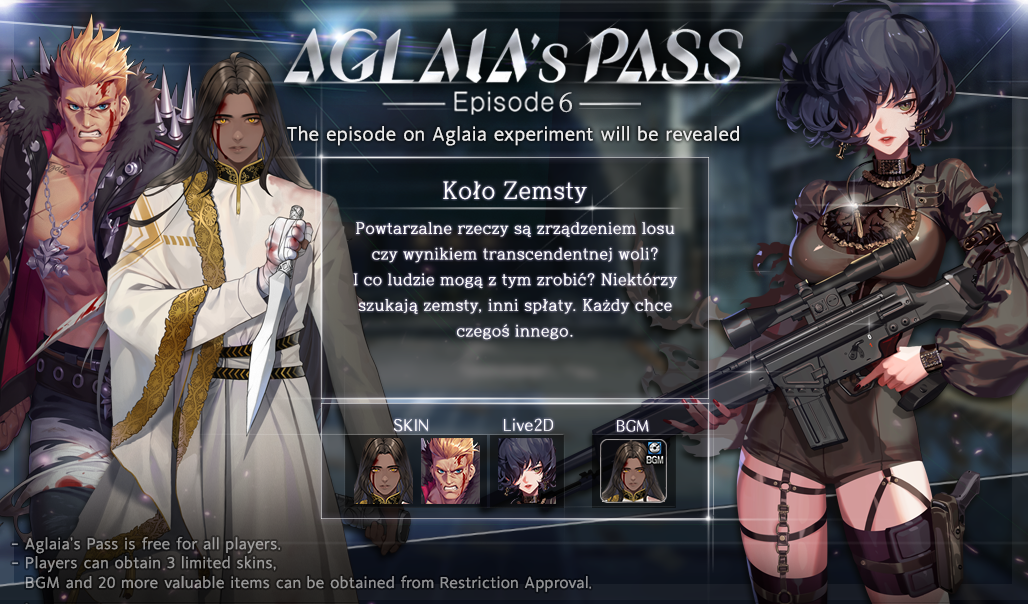Select the blond spiky-haired man skin thumbnail
This screenshot has height=604, width=1028.
pos(450,469)
